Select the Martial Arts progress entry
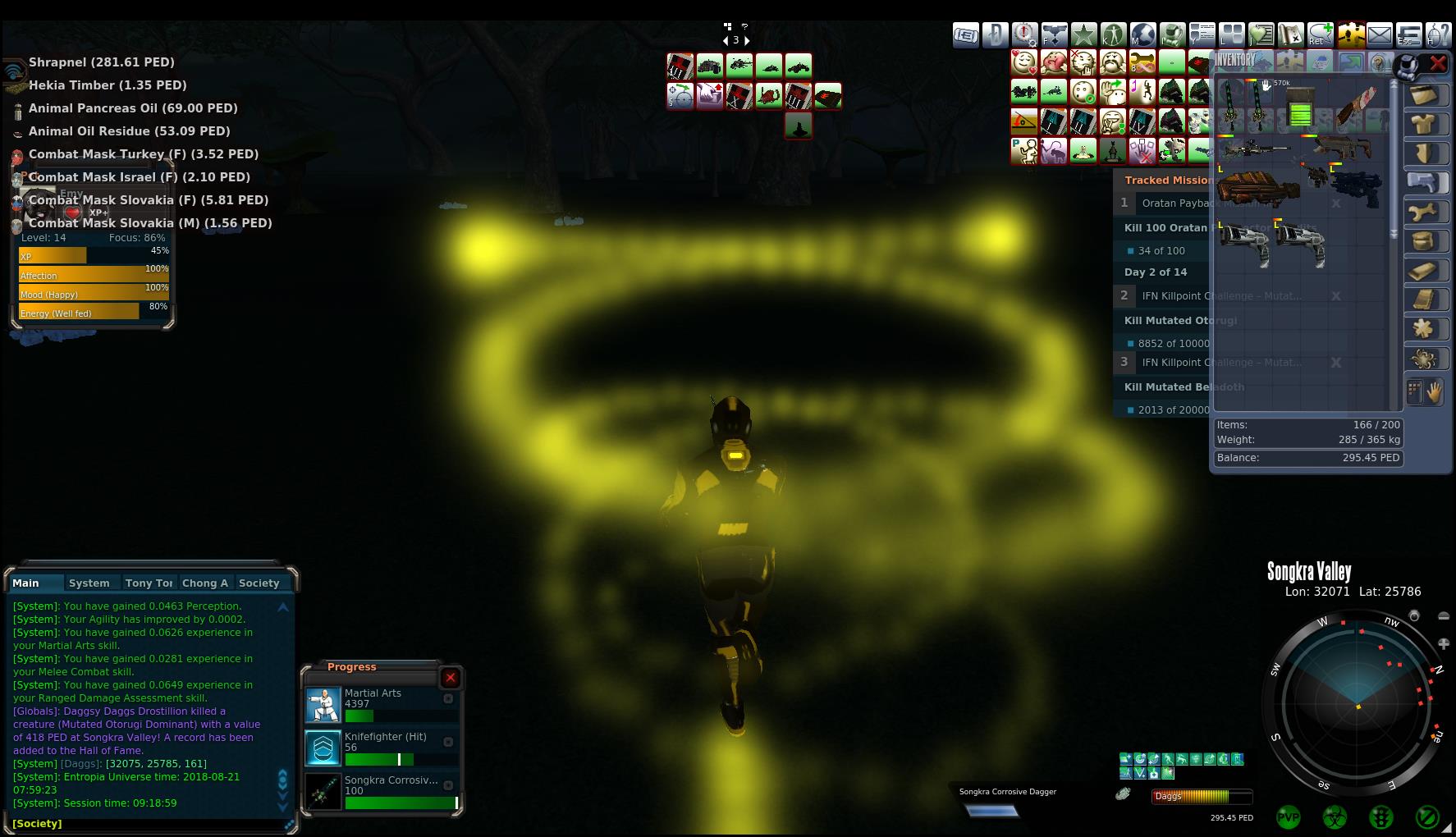Viewport: 1456px width, 837px height. pyautogui.click(x=373, y=704)
